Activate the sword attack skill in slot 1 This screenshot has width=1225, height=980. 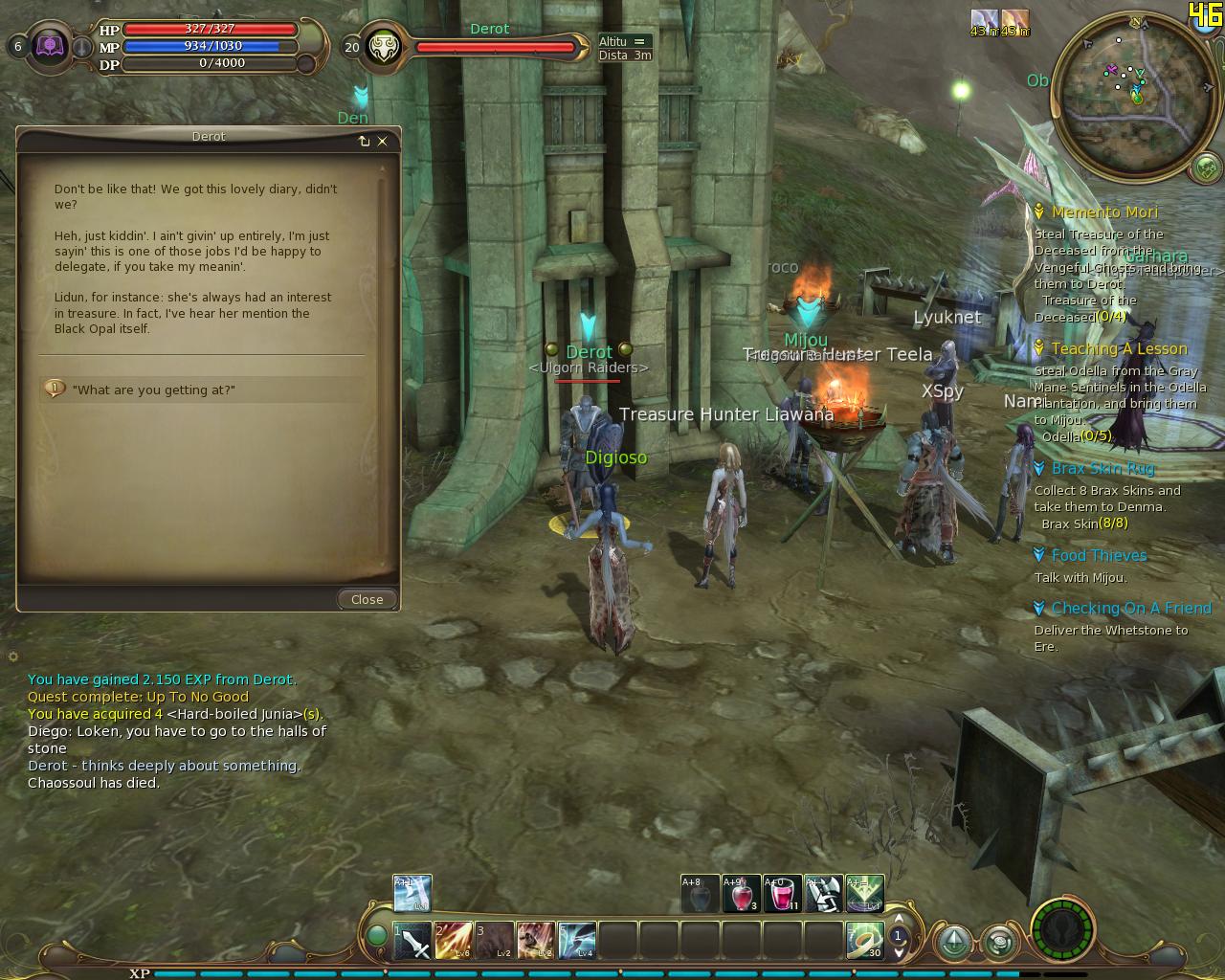412,941
